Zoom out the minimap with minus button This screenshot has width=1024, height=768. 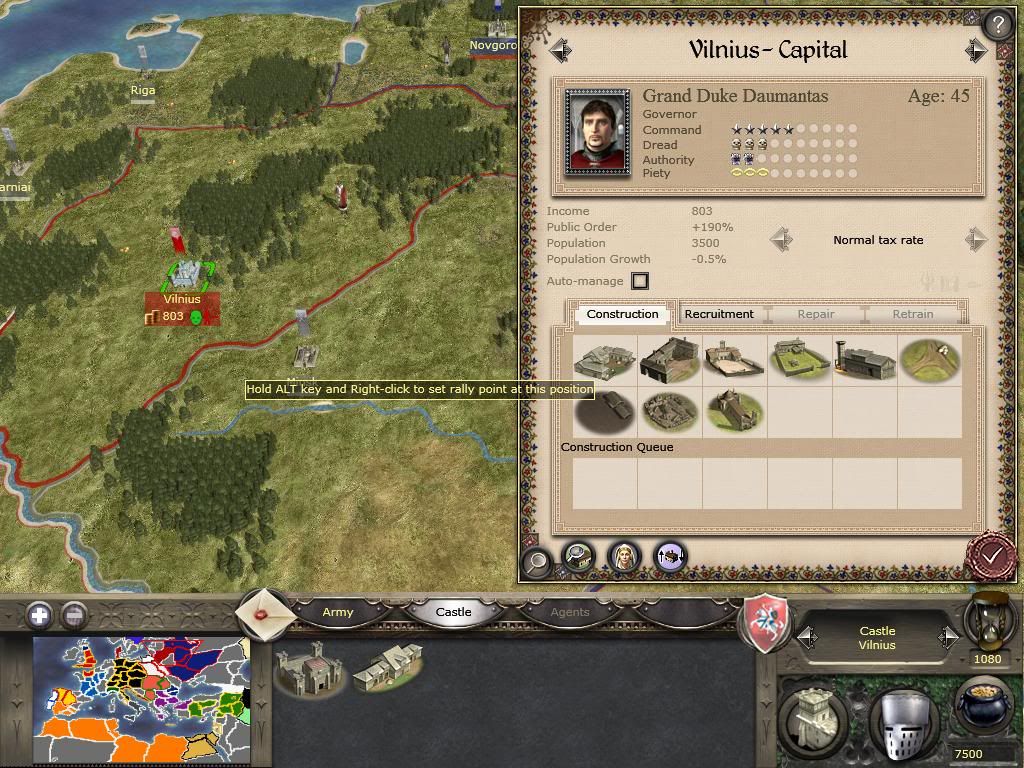coord(73,615)
